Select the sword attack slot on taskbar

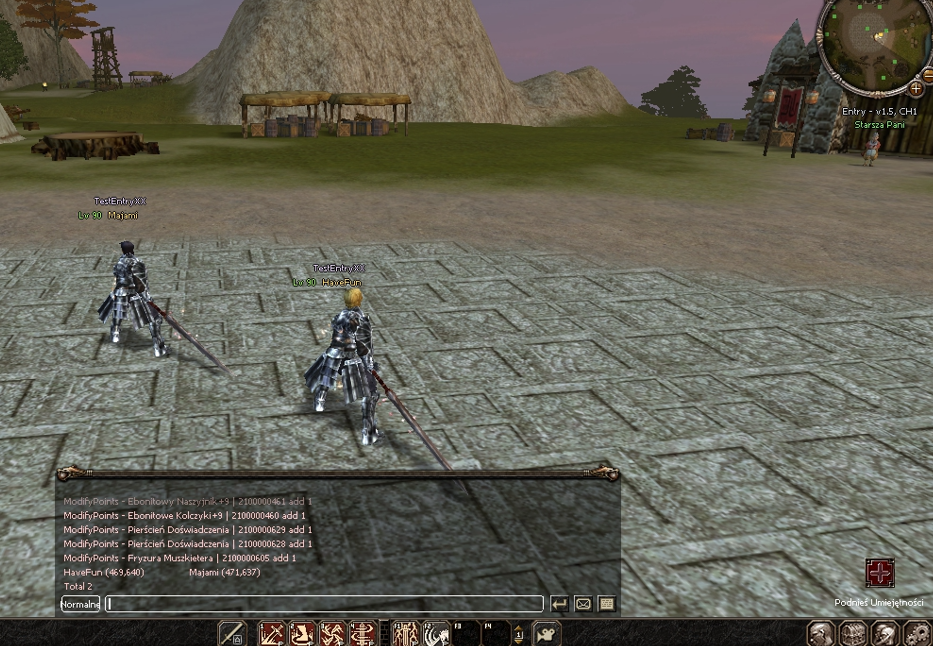pyautogui.click(x=232, y=633)
